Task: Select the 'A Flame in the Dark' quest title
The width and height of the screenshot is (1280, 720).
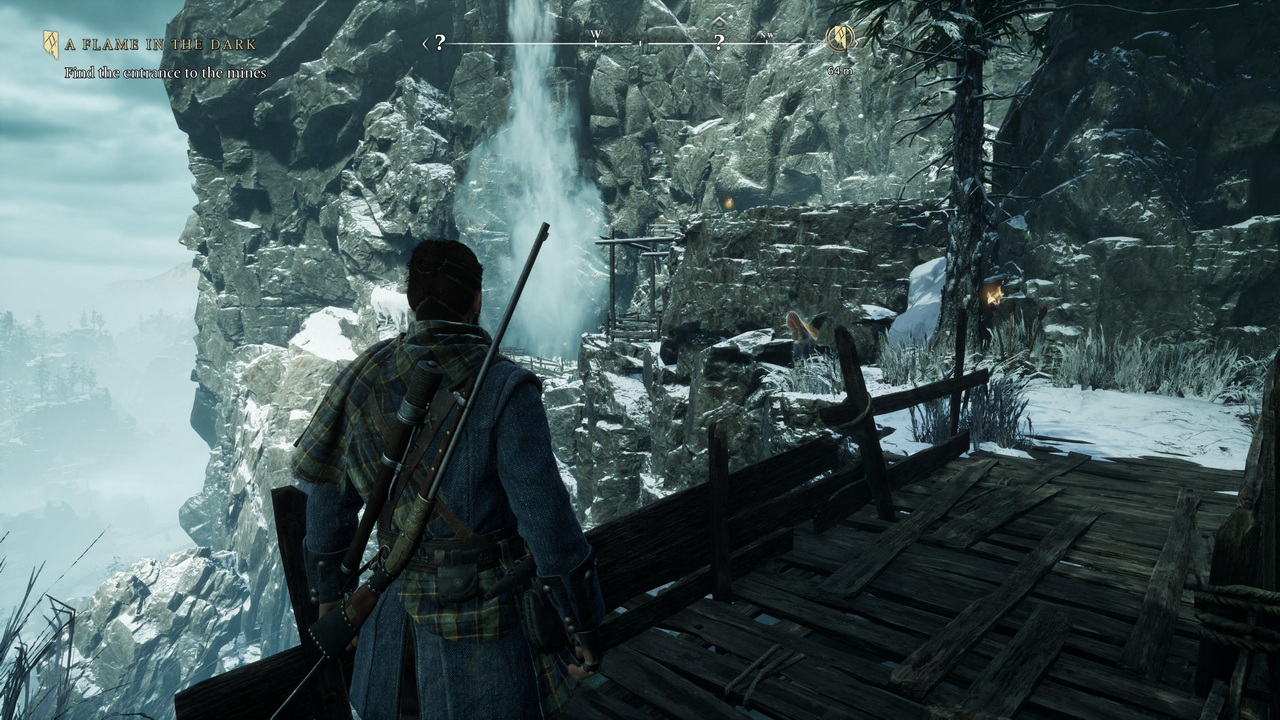Action: point(161,45)
